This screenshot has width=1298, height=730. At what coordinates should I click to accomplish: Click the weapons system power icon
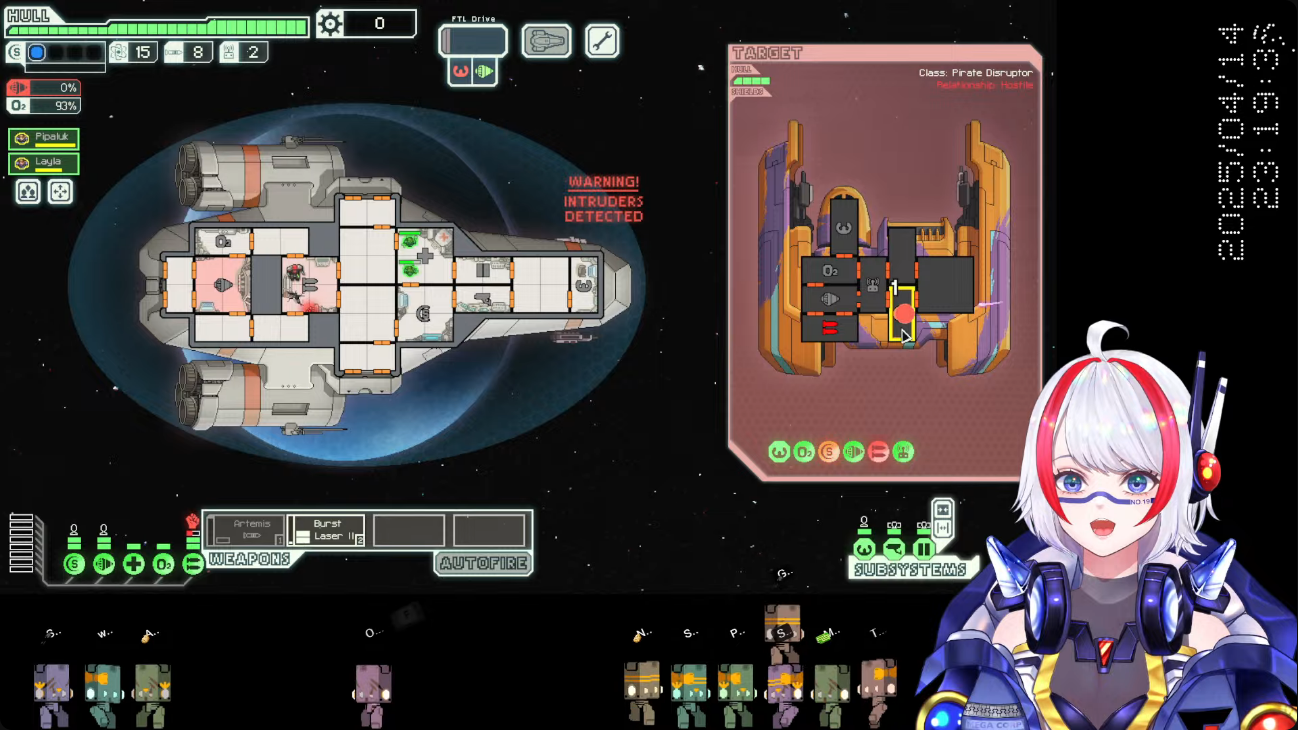click(193, 565)
